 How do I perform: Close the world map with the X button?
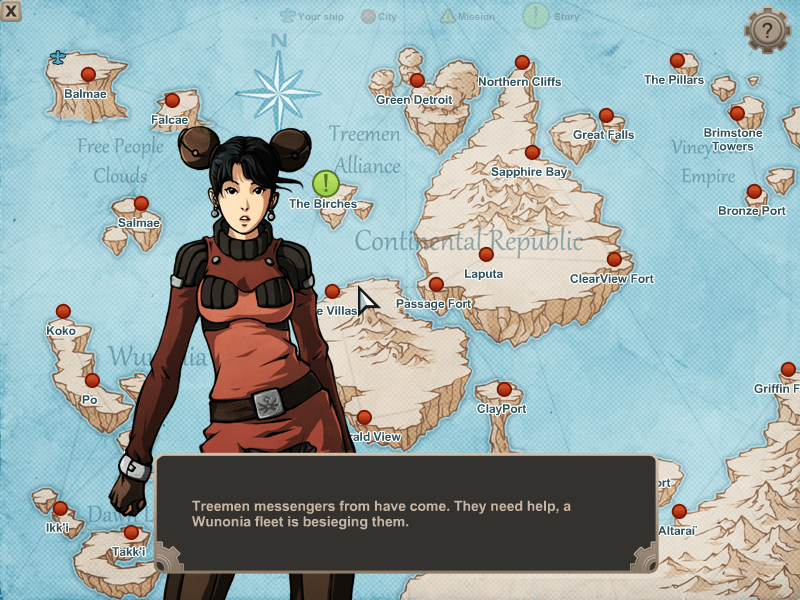11,11
